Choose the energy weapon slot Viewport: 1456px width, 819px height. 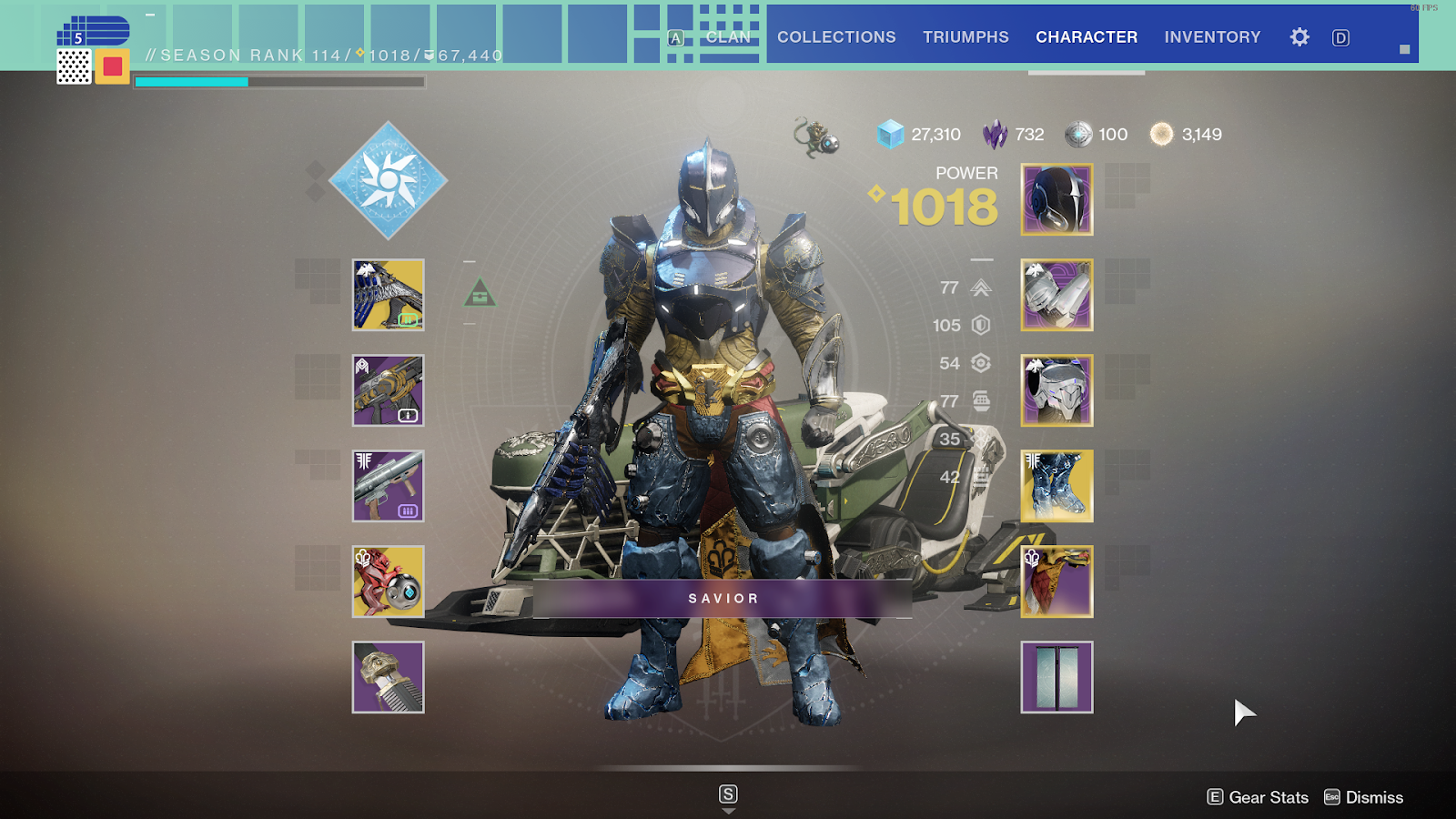tap(389, 390)
